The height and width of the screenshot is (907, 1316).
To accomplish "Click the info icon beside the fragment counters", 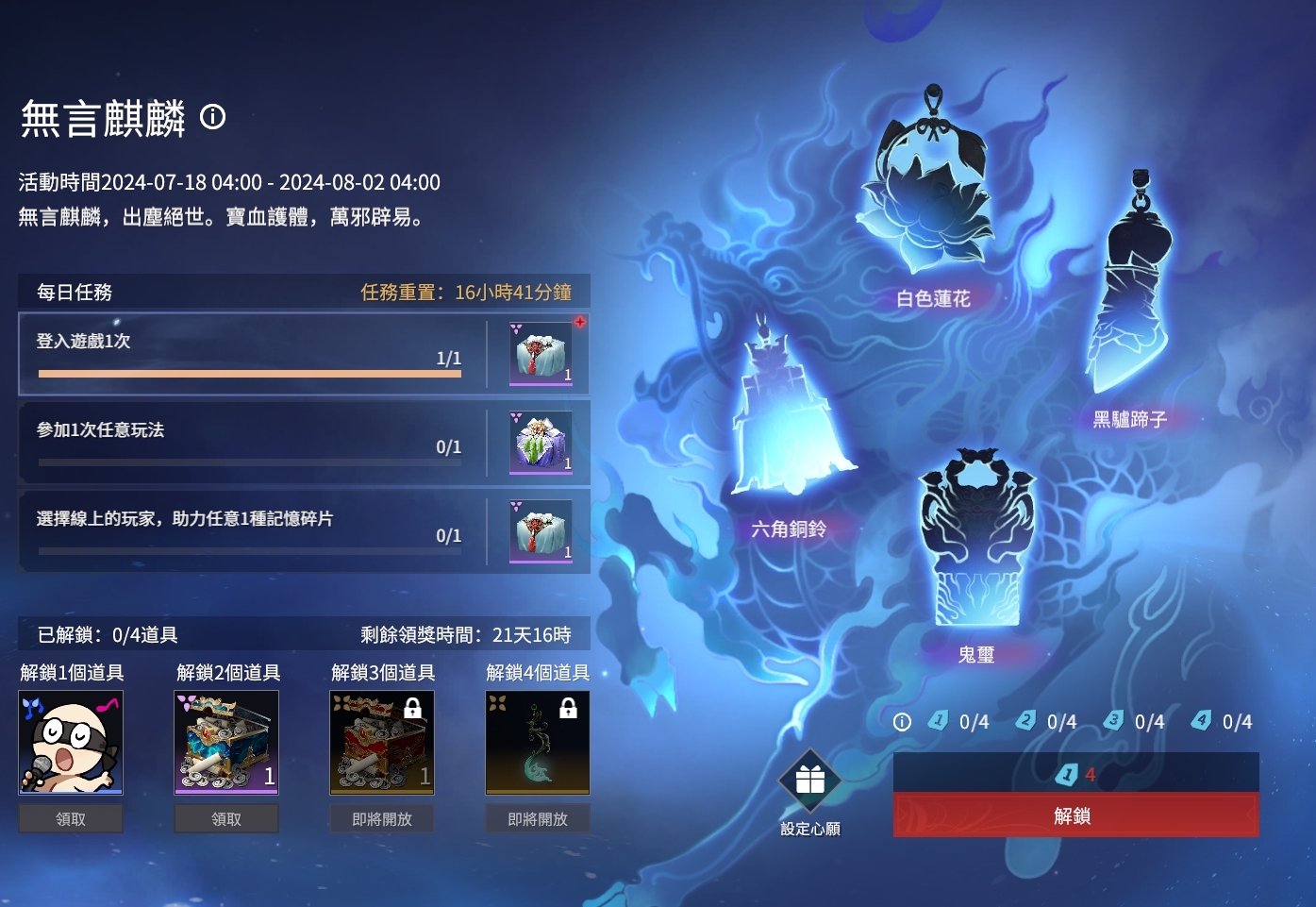I will click(902, 721).
